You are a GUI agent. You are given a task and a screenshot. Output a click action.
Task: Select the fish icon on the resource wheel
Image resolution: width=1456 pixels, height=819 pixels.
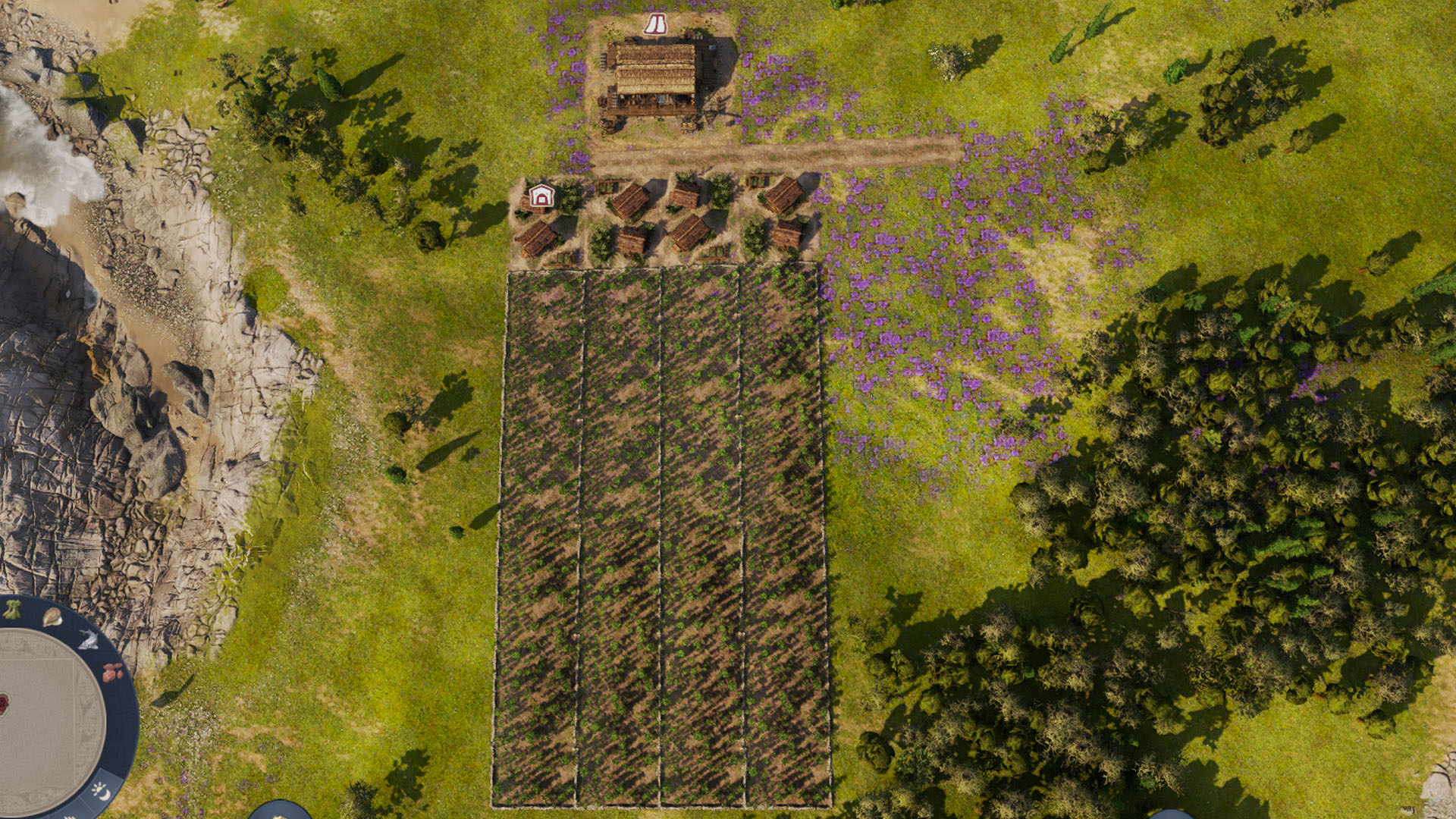tap(89, 640)
